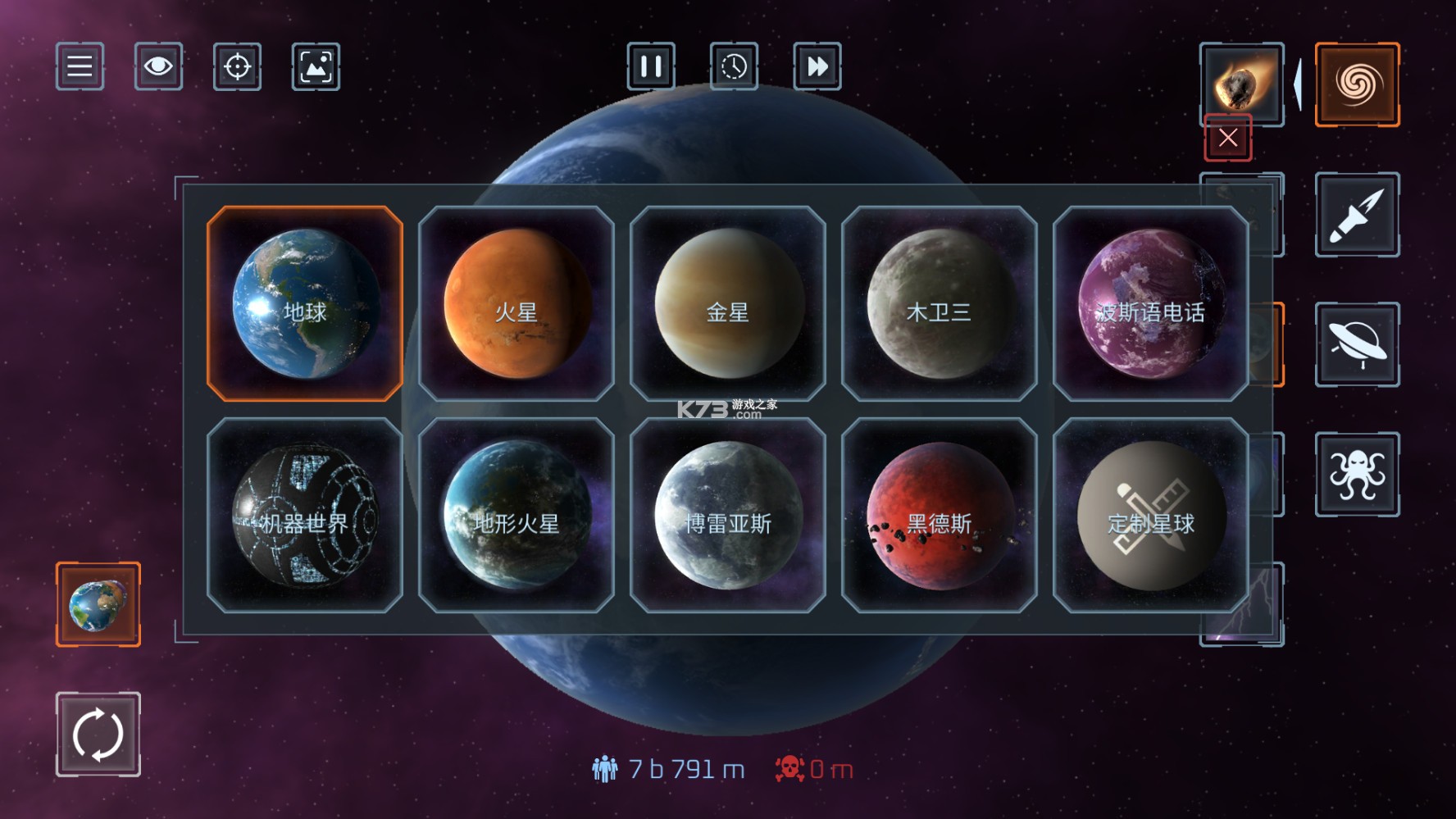Pause the simulation

[652, 67]
